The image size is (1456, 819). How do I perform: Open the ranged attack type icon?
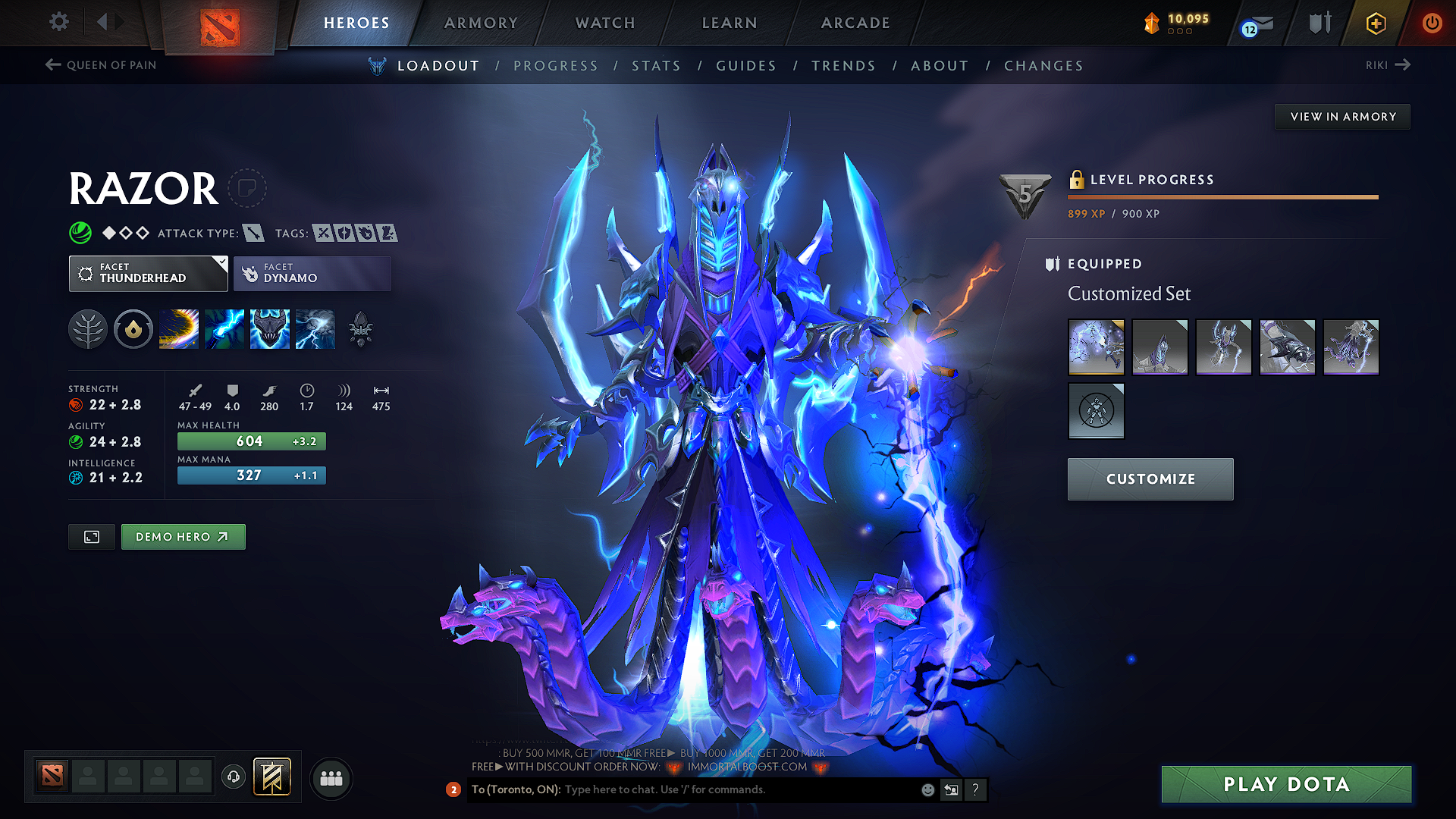pos(253,233)
